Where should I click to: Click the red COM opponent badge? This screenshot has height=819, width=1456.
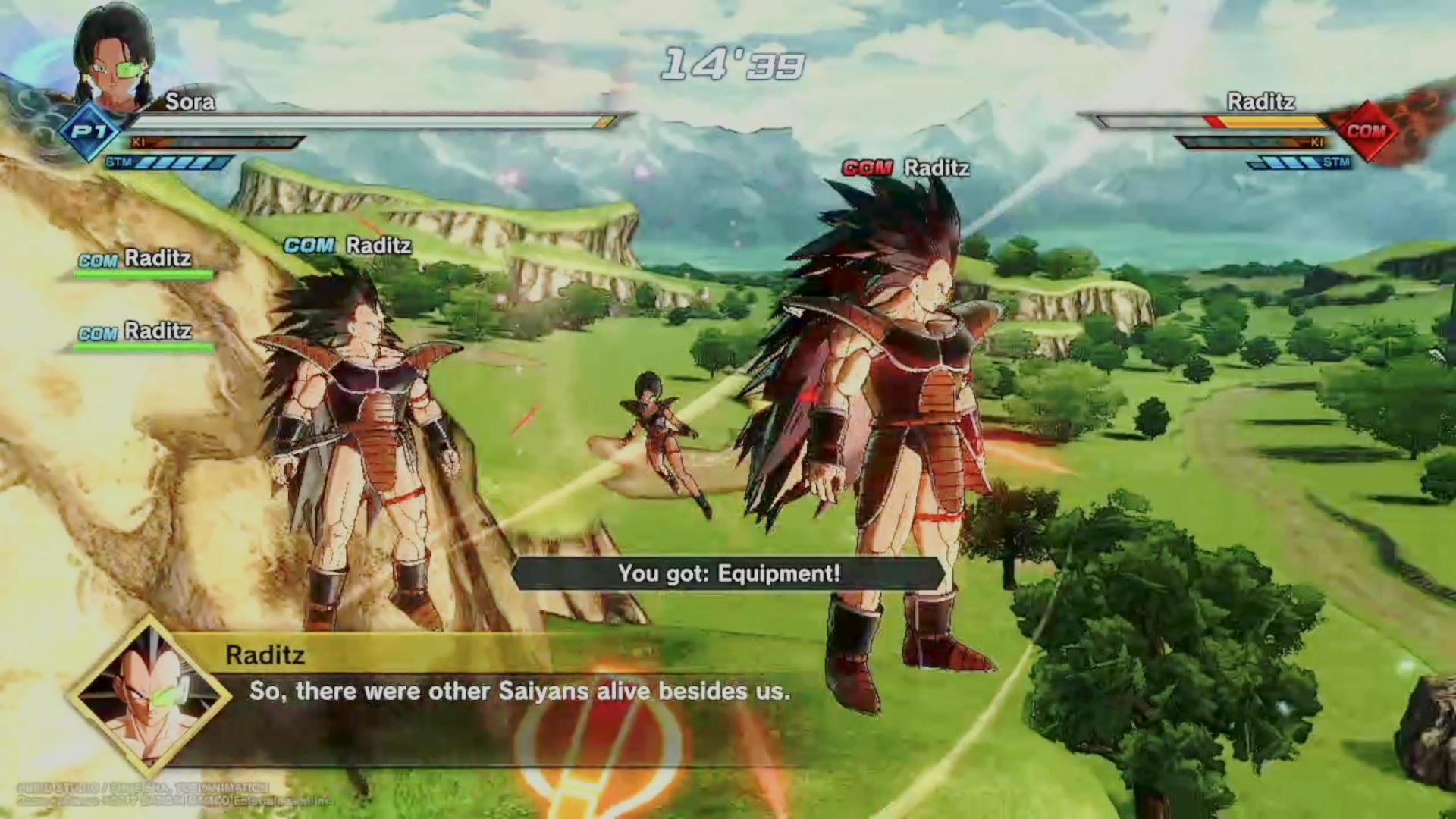click(x=1366, y=131)
